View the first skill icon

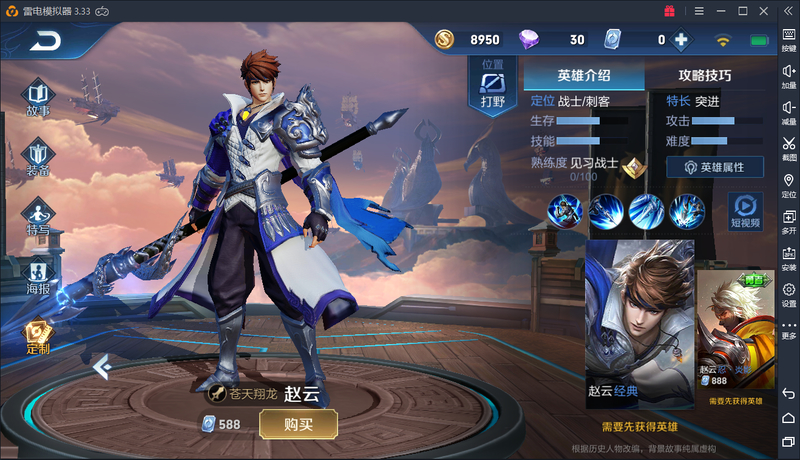point(566,211)
